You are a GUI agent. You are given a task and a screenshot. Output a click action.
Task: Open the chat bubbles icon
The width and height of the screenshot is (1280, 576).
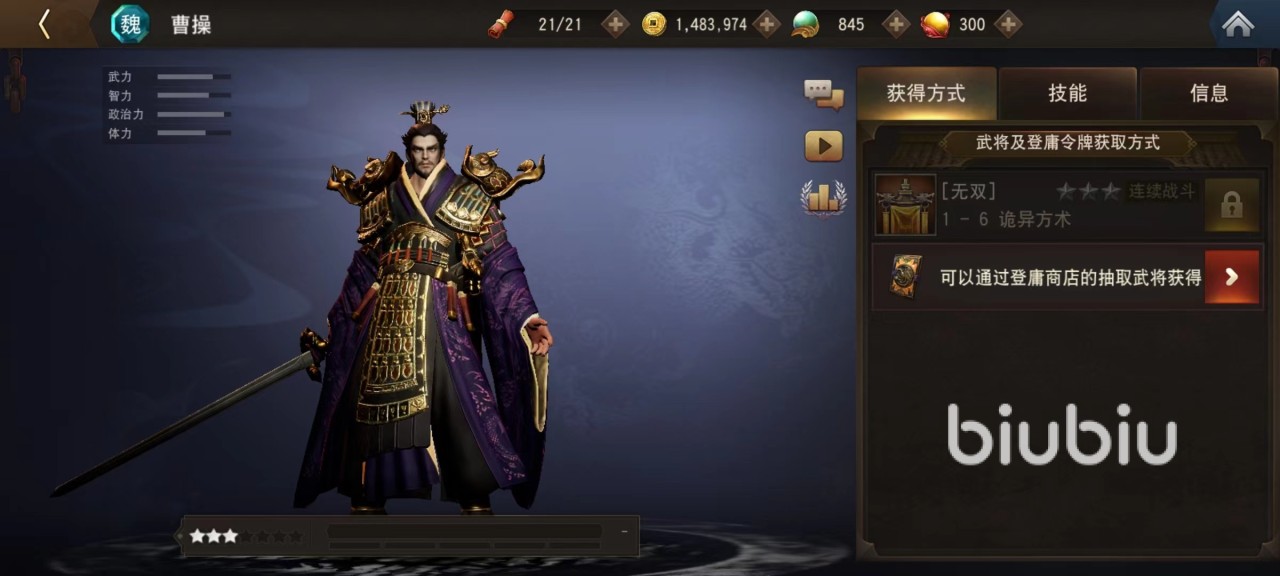823,95
